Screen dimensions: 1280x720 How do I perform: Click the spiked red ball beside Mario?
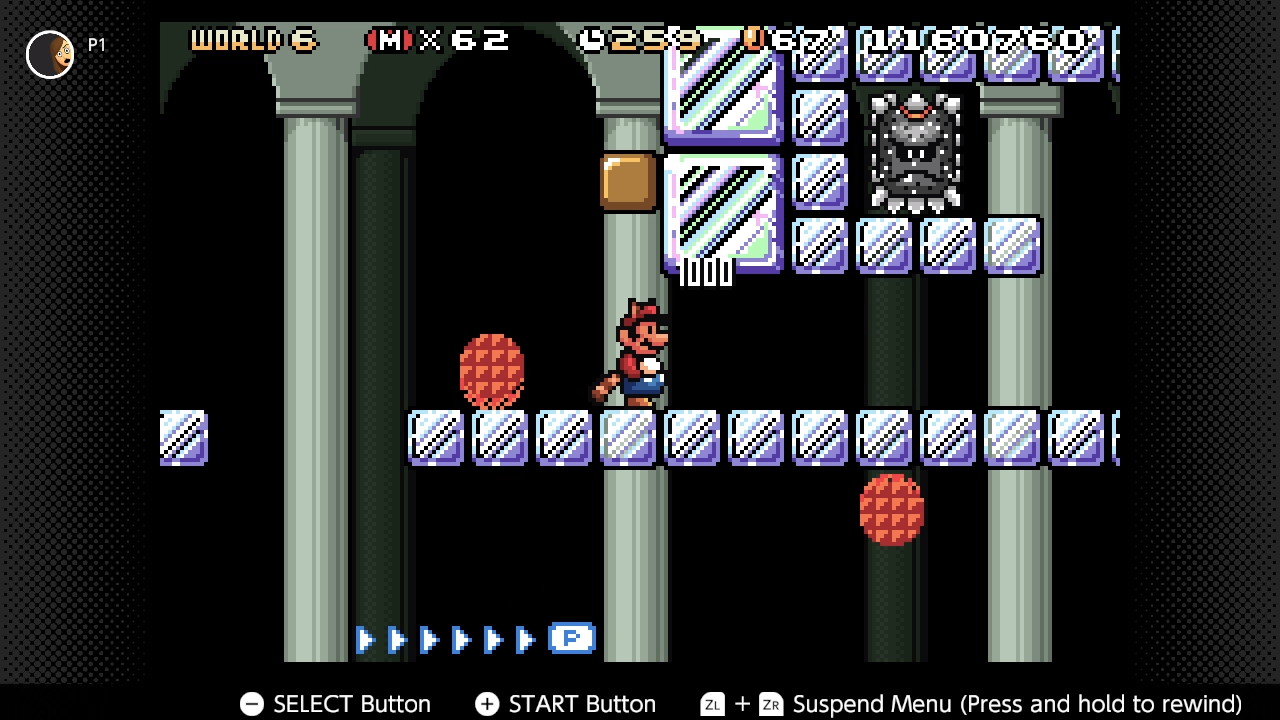(490, 370)
